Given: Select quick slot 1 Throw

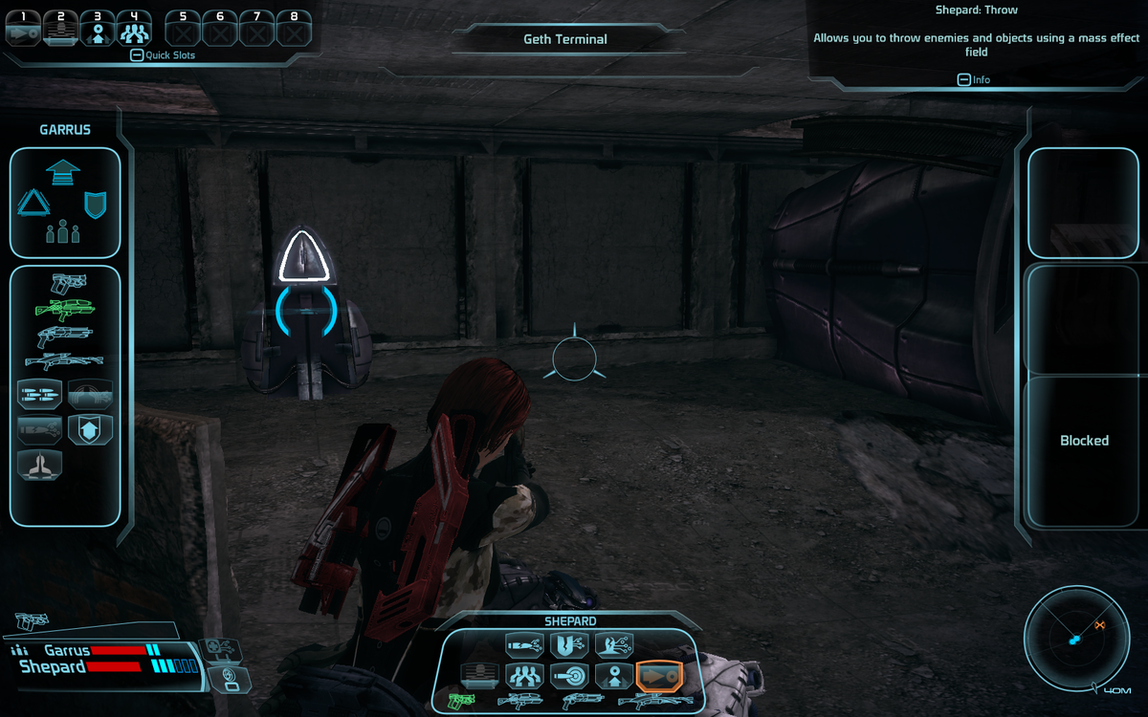Looking at the screenshot, I should pyautogui.click(x=22, y=30).
